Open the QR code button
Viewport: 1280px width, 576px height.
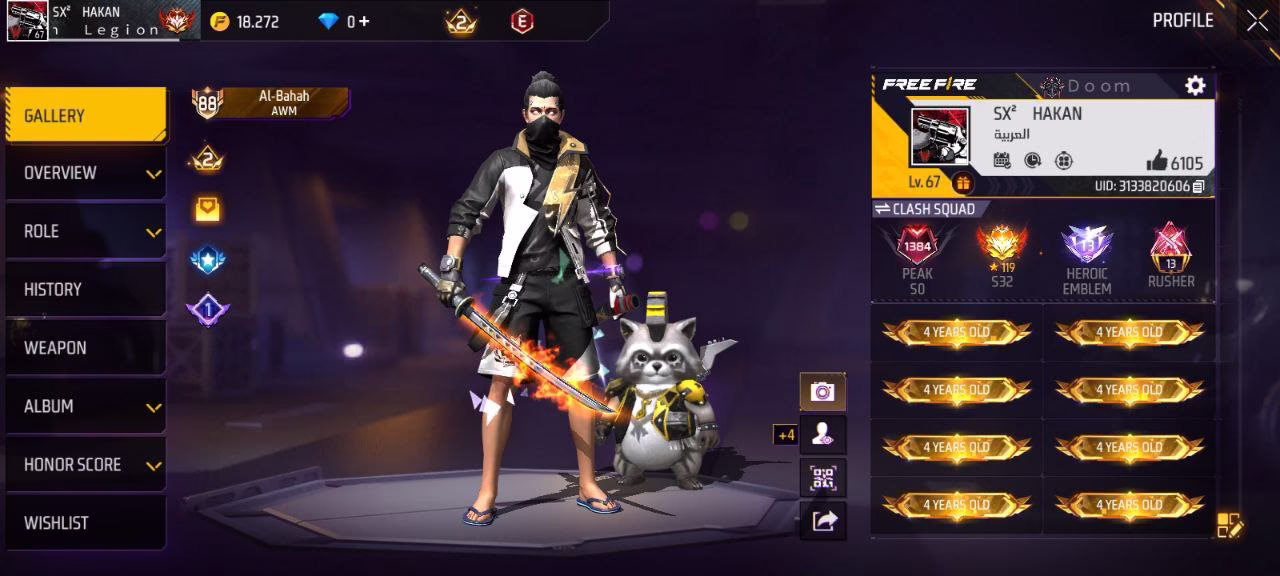pyautogui.click(x=822, y=478)
